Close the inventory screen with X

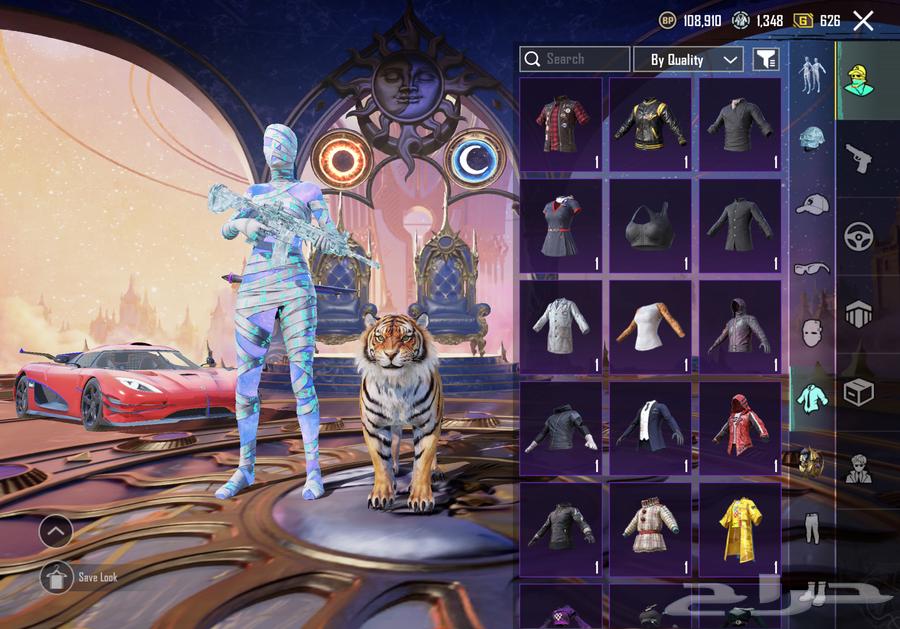coord(863,20)
